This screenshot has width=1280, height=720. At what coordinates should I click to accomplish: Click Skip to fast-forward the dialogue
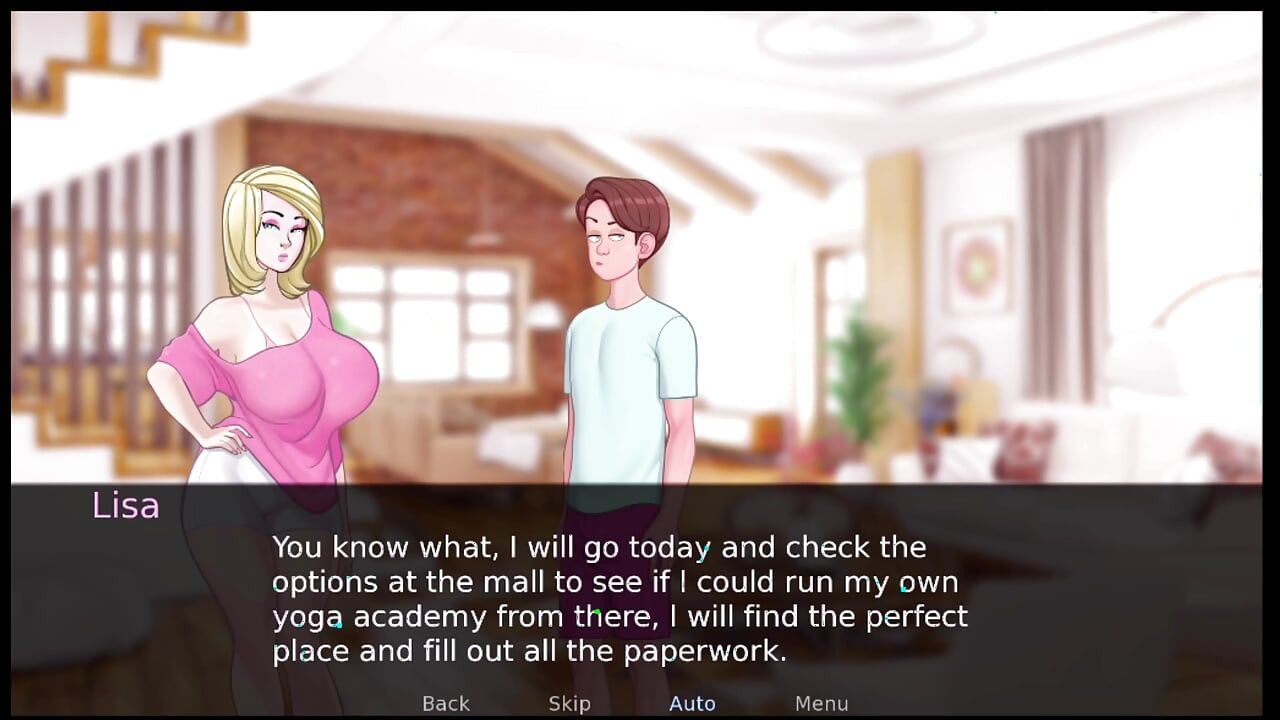coord(569,703)
